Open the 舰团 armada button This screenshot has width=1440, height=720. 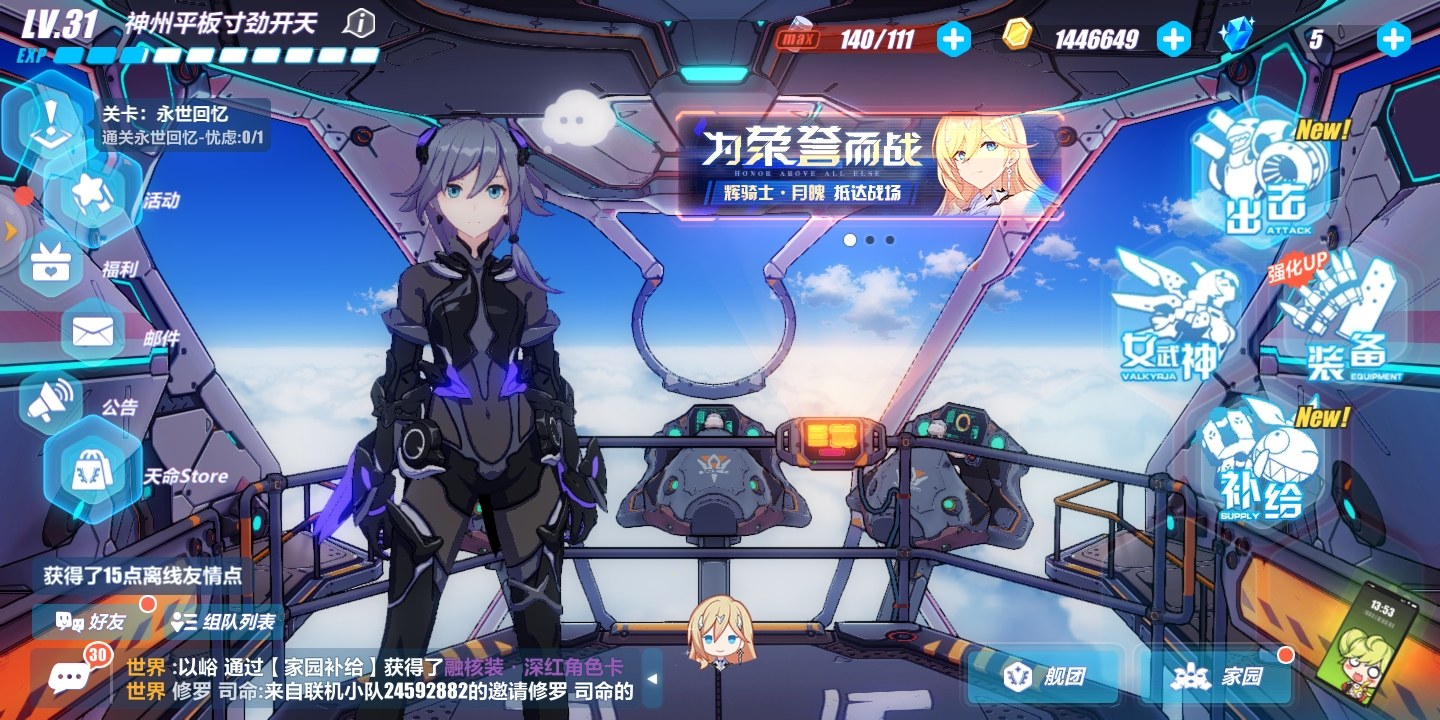(x=1045, y=676)
